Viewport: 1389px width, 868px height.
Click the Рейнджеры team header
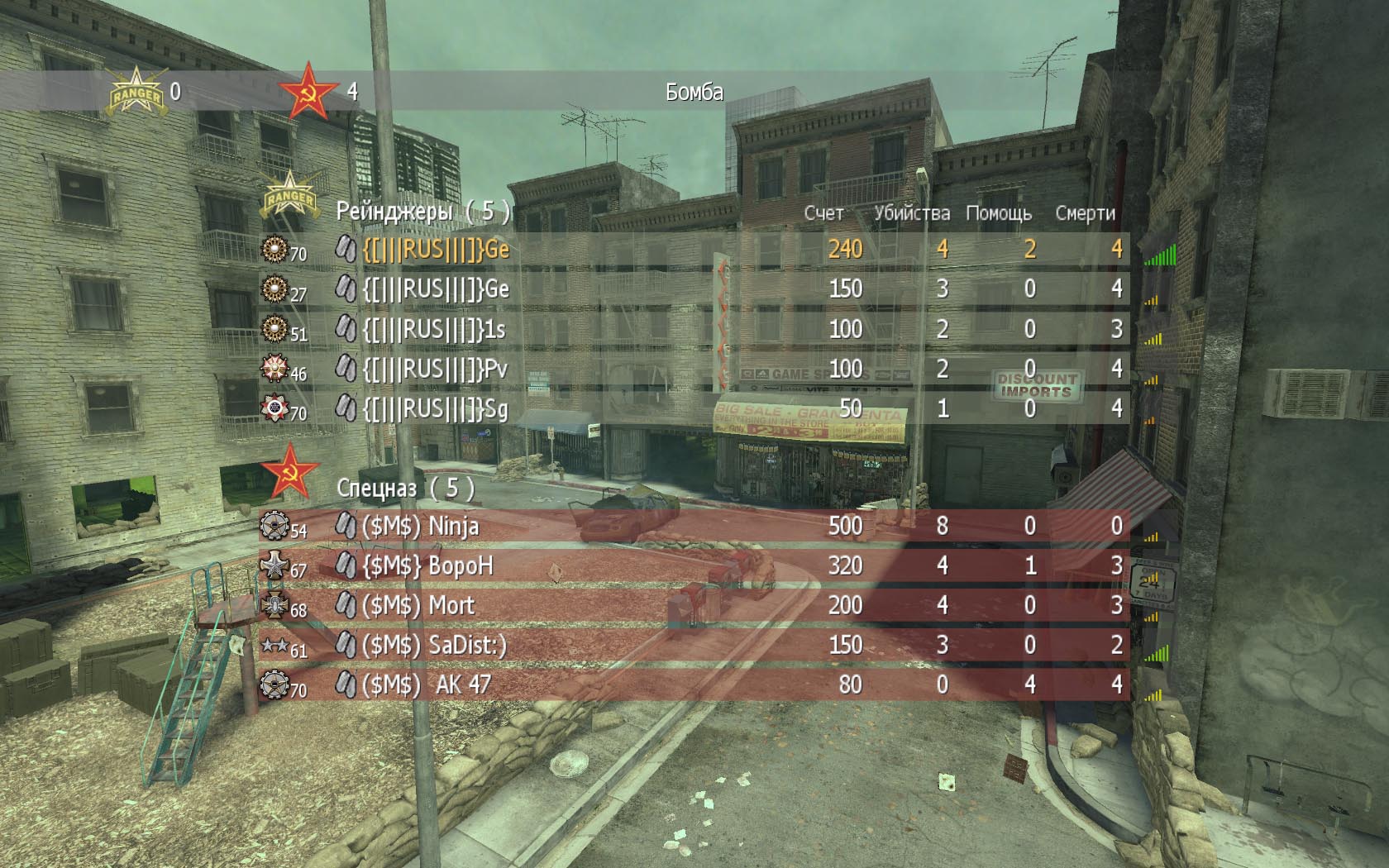(422, 212)
